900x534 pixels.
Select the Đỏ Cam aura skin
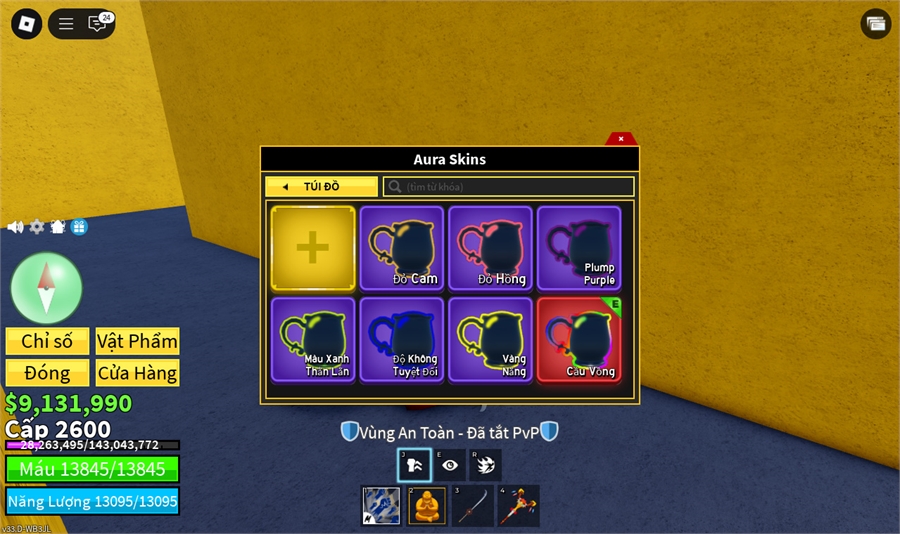pyautogui.click(x=401, y=248)
